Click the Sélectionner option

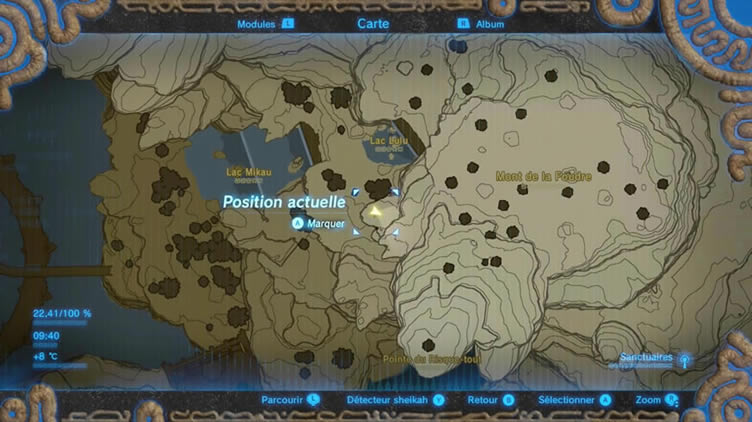pos(567,400)
